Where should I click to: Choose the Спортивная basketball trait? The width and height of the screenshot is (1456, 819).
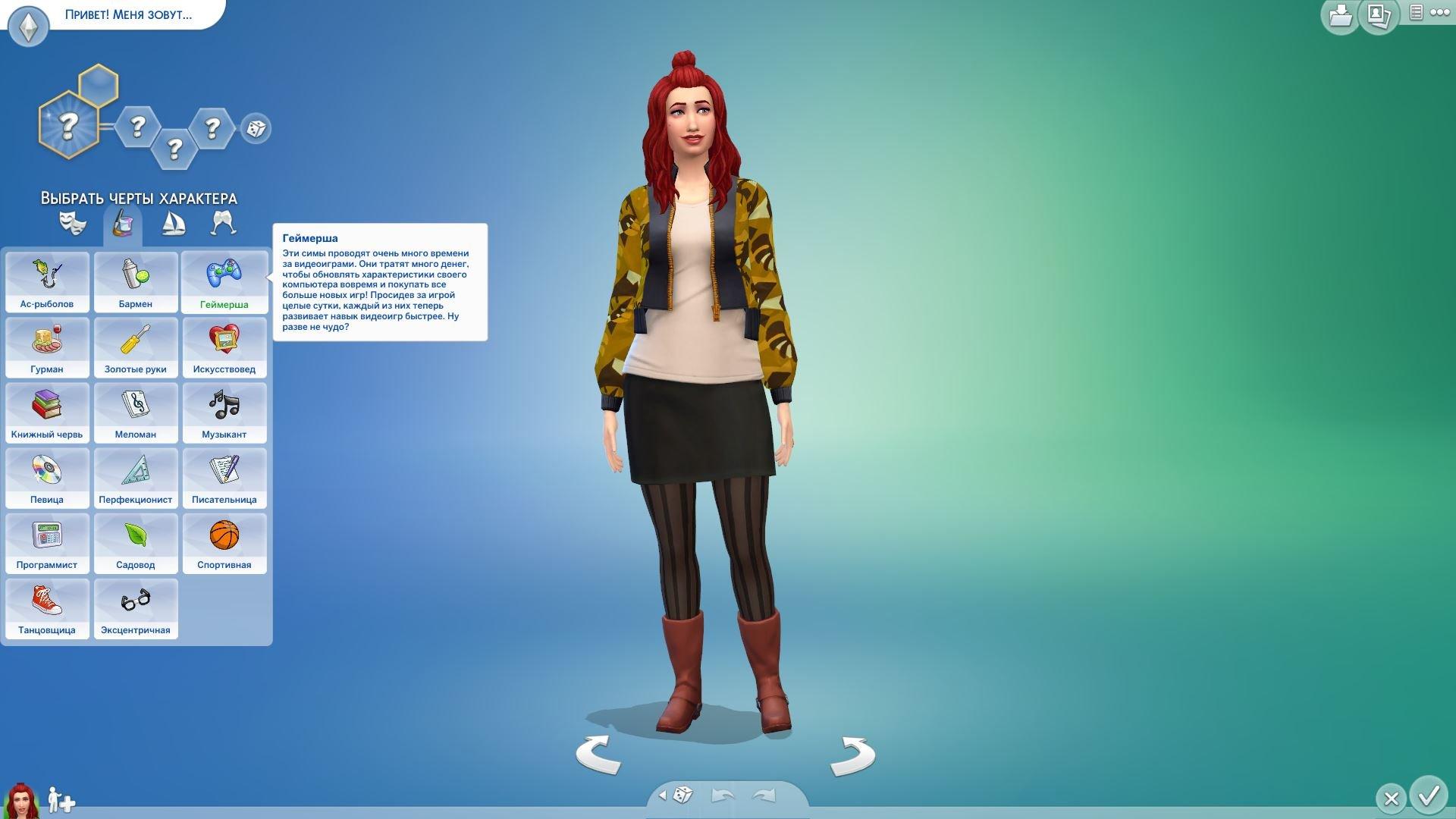click(x=224, y=542)
